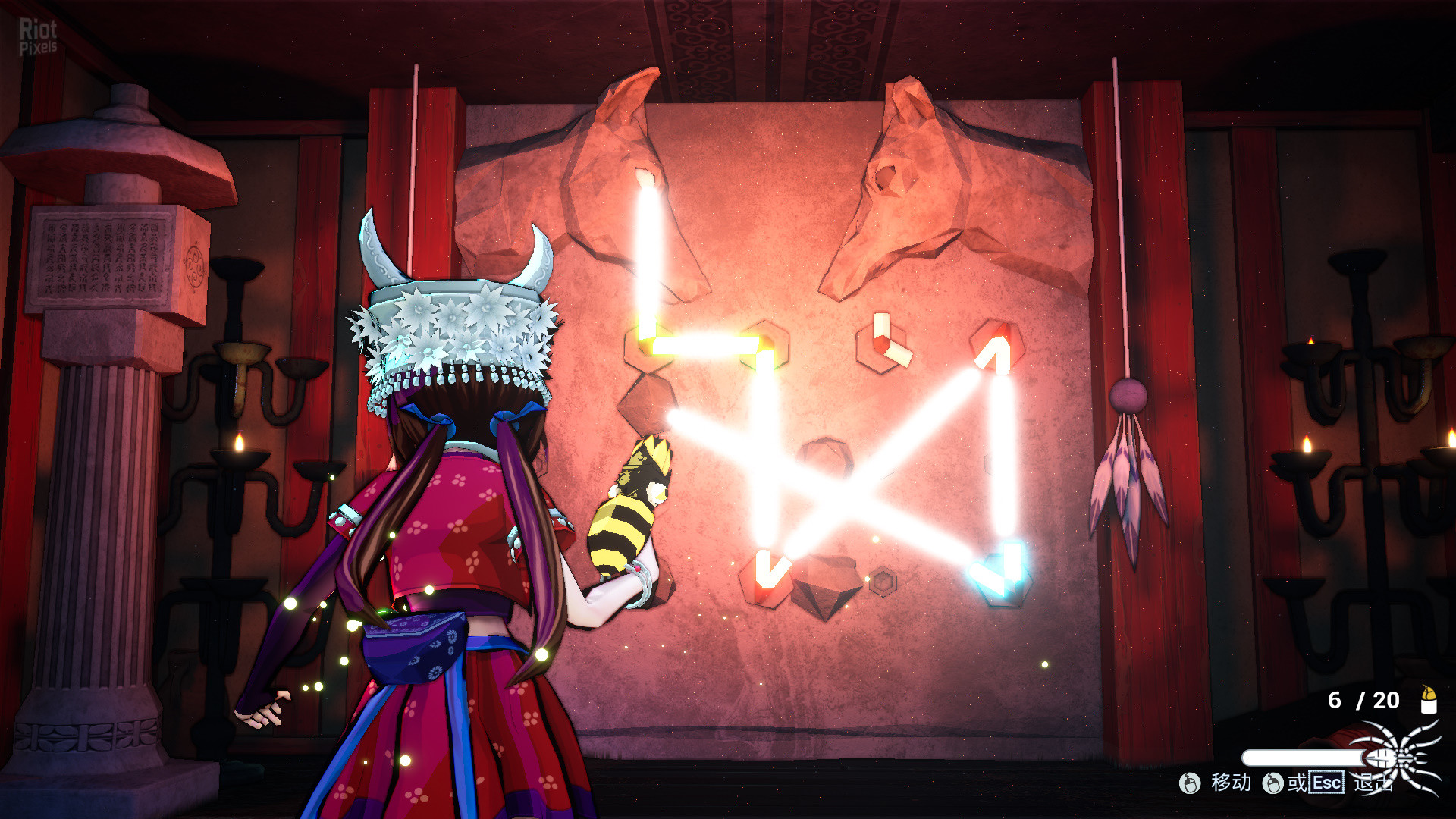Viewport: 1456px width, 819px height.
Task: Rotate the white L-shaped hexagon mirror
Action: click(x=884, y=344)
